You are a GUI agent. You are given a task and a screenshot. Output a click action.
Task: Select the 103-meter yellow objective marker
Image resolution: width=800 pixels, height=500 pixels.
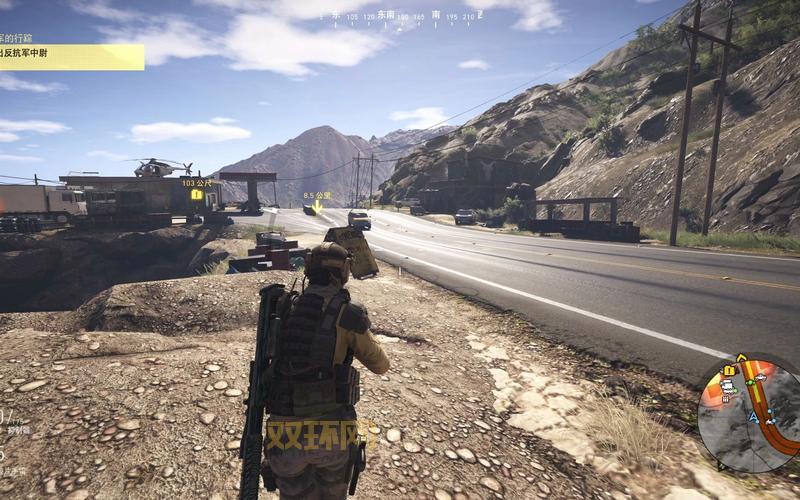[197, 195]
